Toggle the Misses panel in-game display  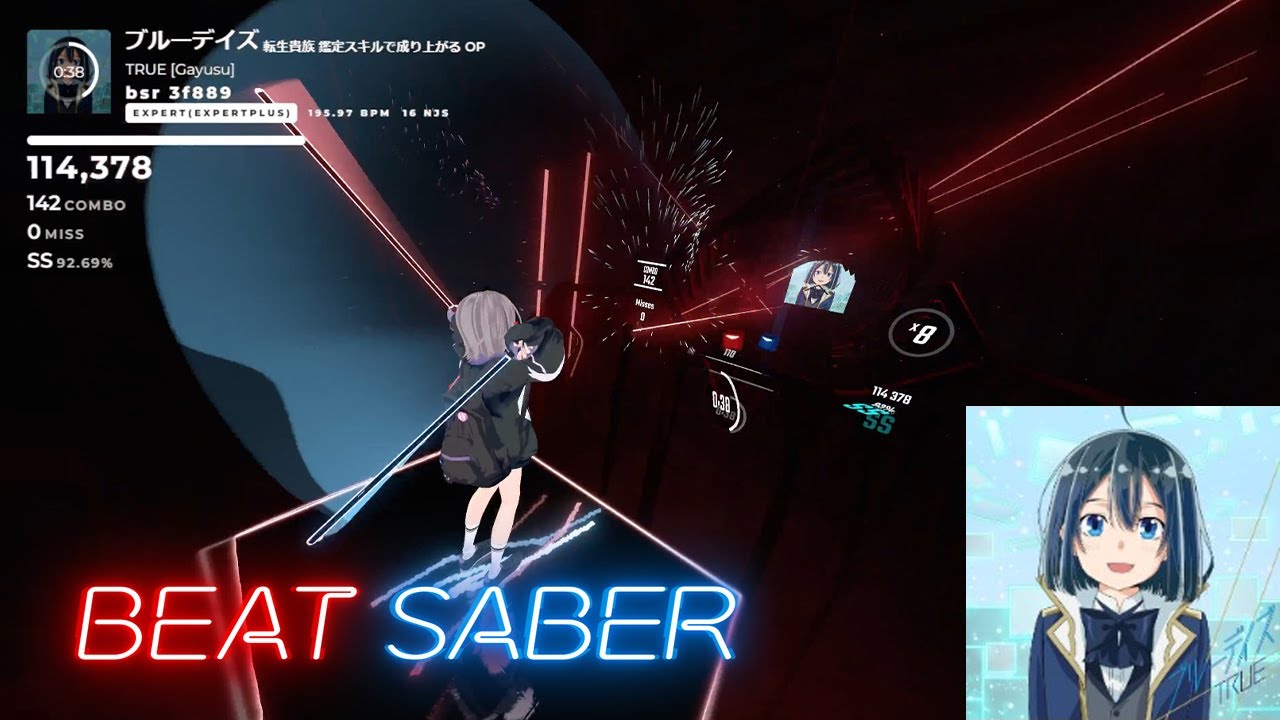click(x=644, y=306)
